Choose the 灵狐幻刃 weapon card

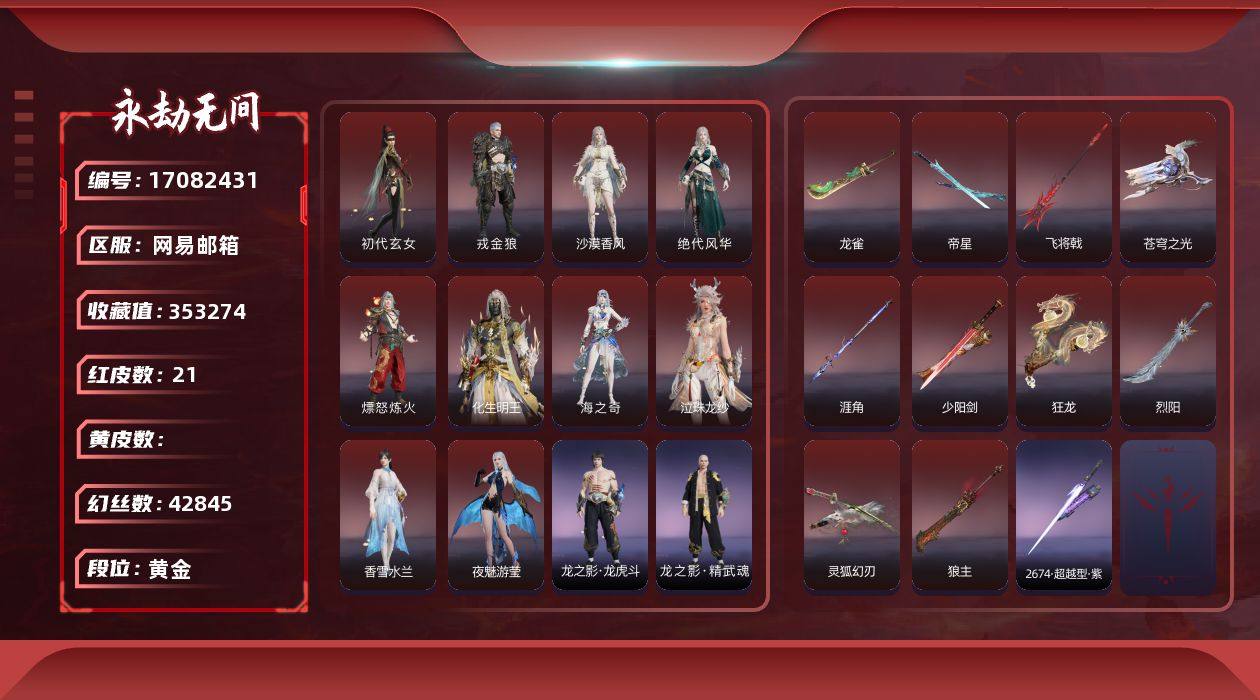(852, 515)
